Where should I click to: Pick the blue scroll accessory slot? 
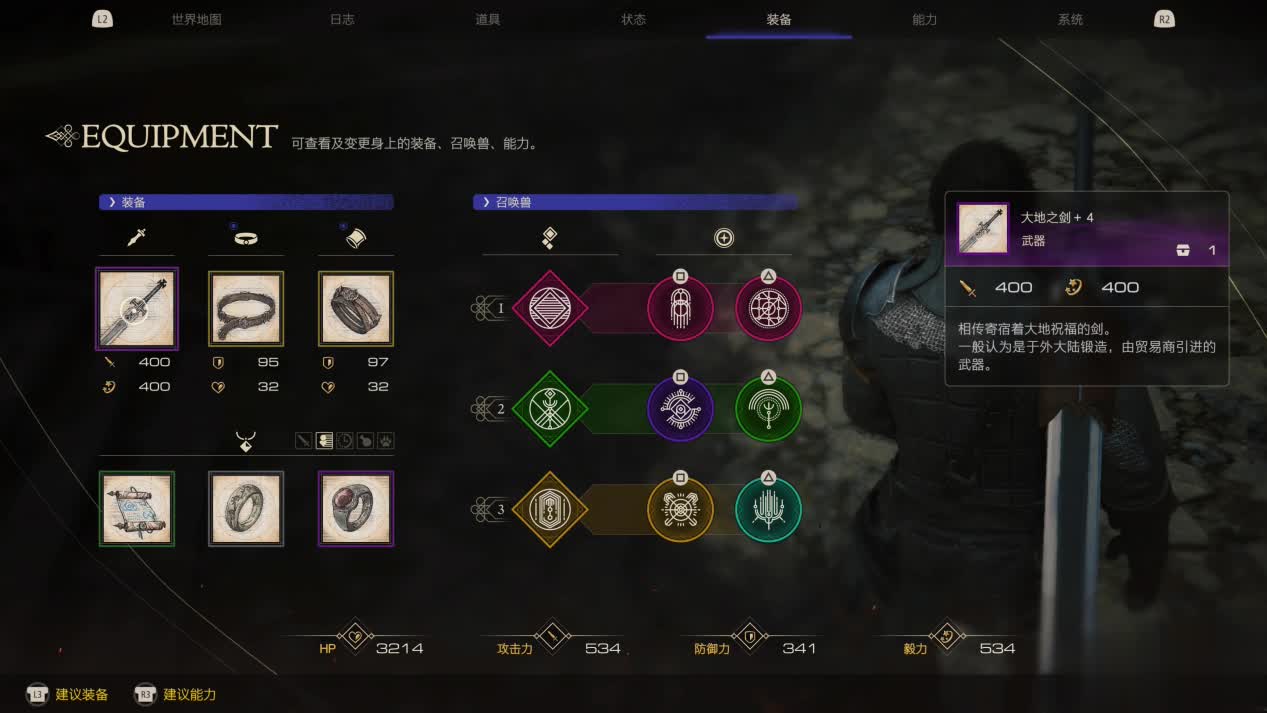coord(137,509)
